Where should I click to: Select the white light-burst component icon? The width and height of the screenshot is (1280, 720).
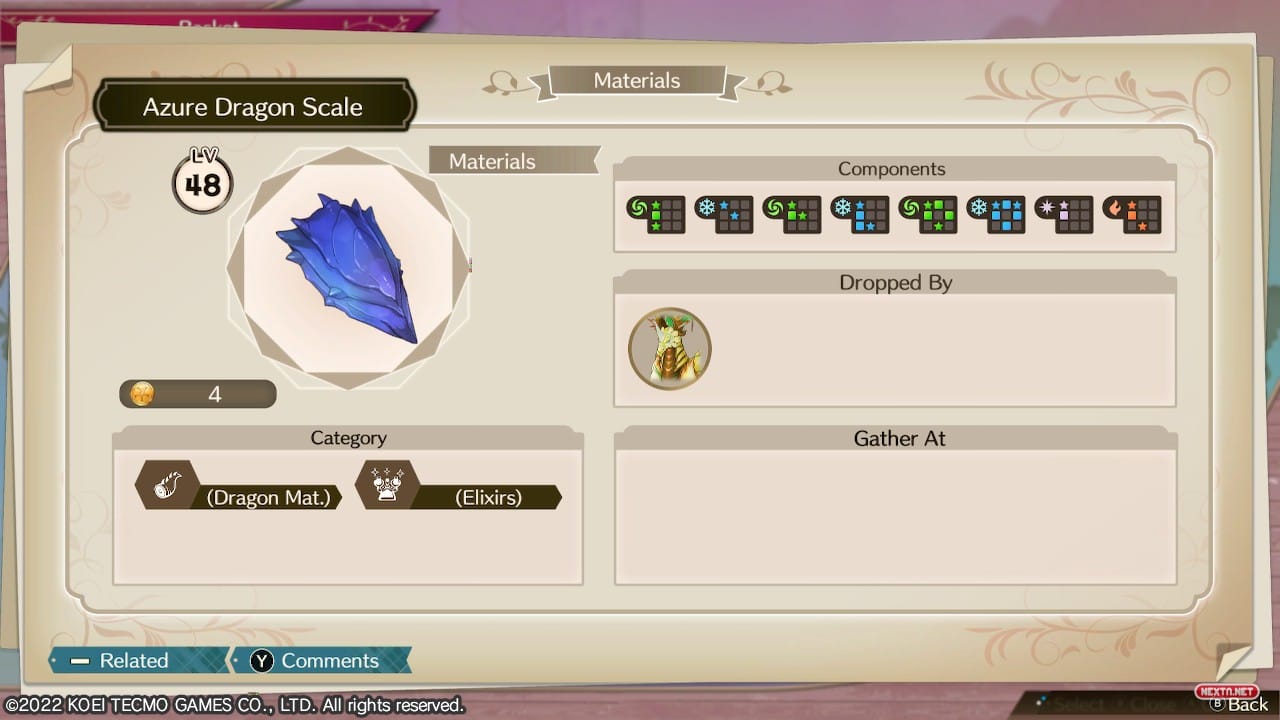[1063, 214]
